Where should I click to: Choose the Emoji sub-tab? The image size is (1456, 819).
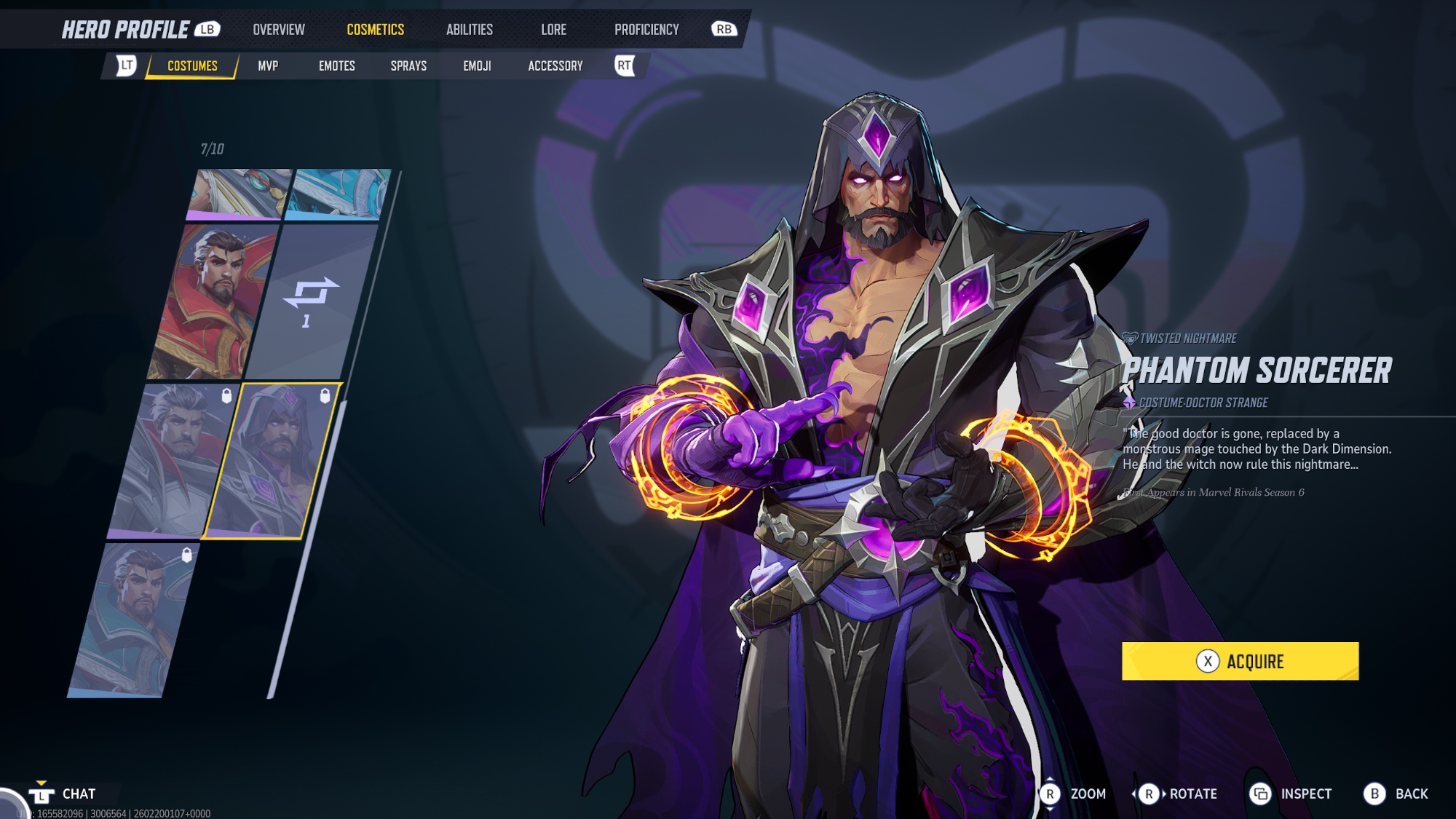coord(477,66)
